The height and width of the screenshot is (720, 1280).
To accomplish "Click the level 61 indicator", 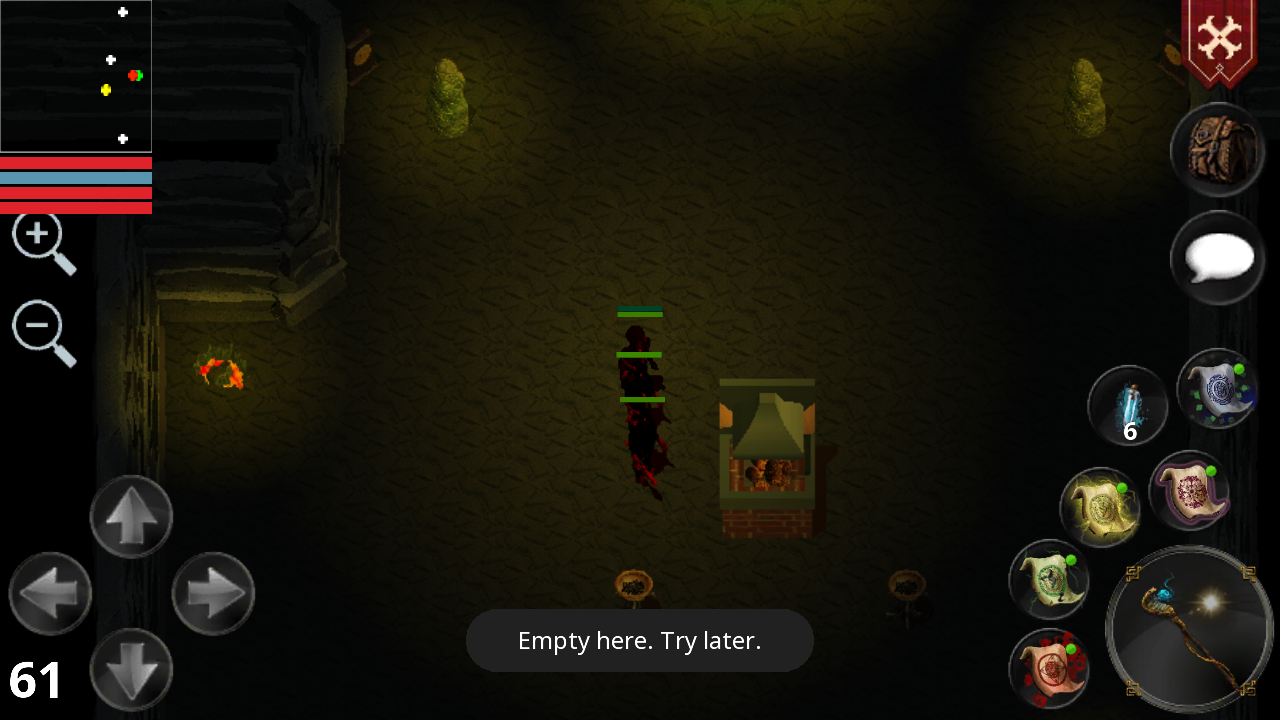I will (33, 681).
